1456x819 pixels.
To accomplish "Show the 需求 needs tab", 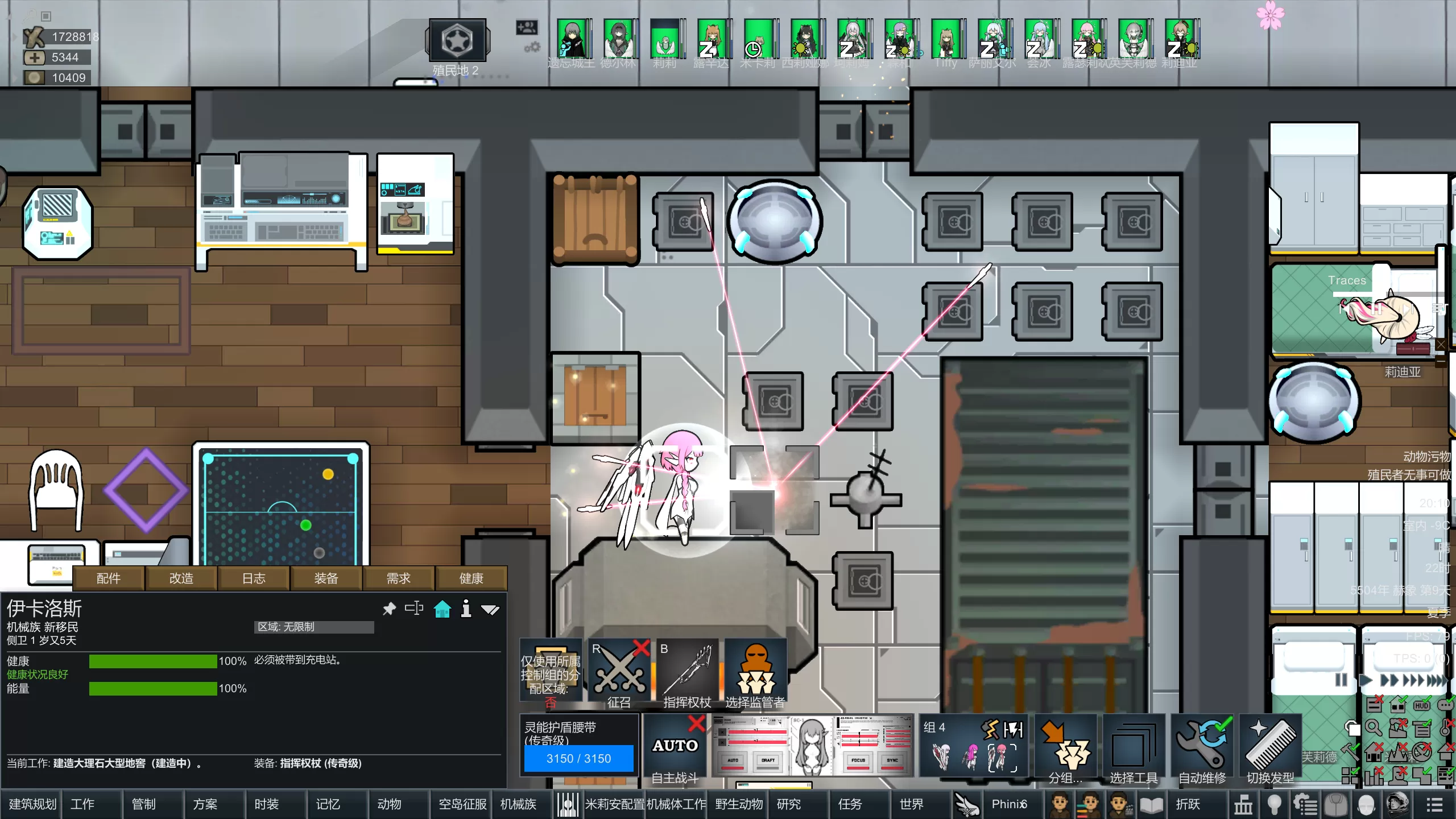I will pyautogui.click(x=398, y=578).
